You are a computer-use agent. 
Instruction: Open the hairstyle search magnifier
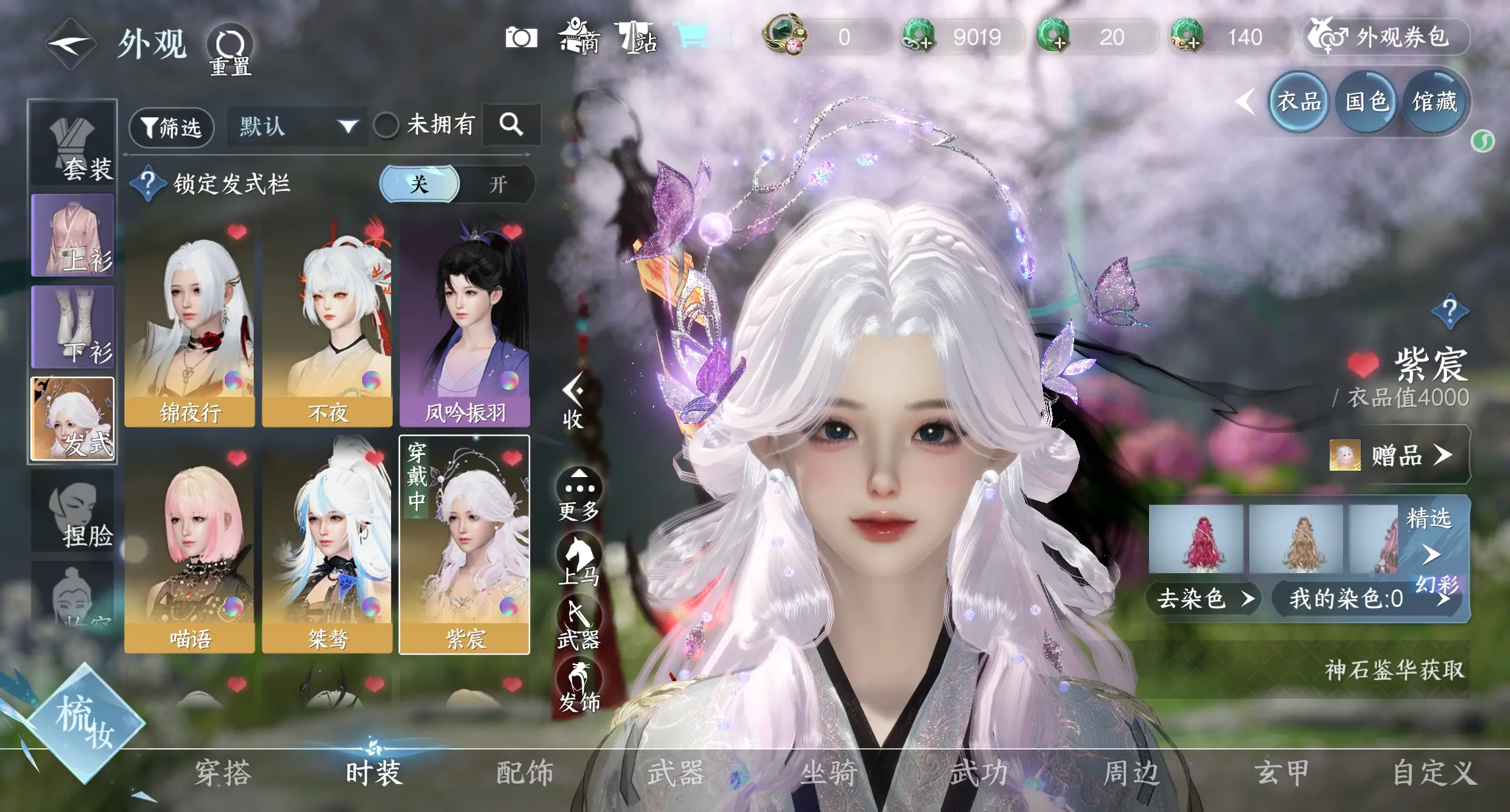pyautogui.click(x=511, y=124)
